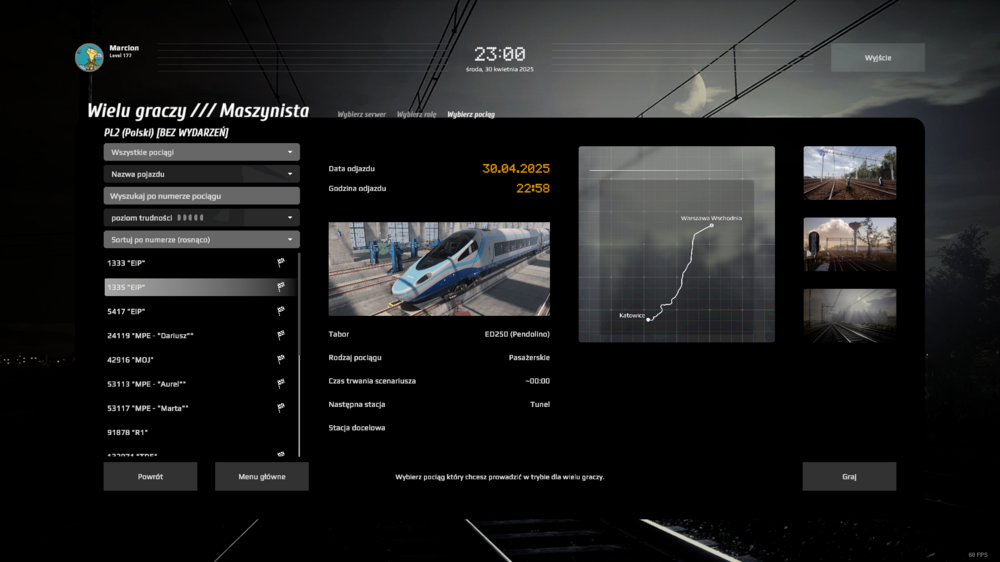The width and height of the screenshot is (1000, 562).
Task: Click the Wyjście exit button
Action: [877, 58]
